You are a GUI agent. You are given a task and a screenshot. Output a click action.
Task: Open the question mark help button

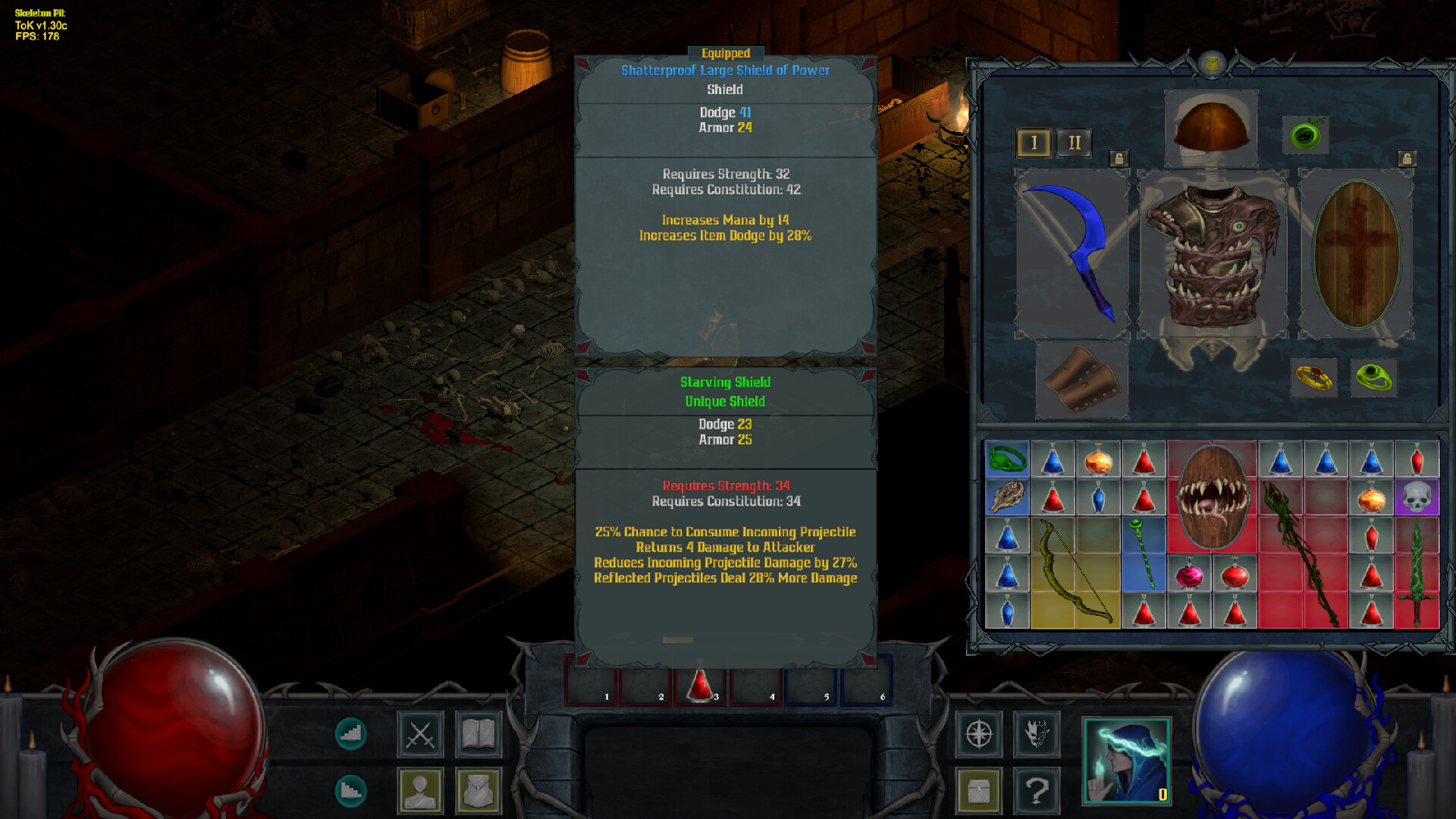(1037, 791)
